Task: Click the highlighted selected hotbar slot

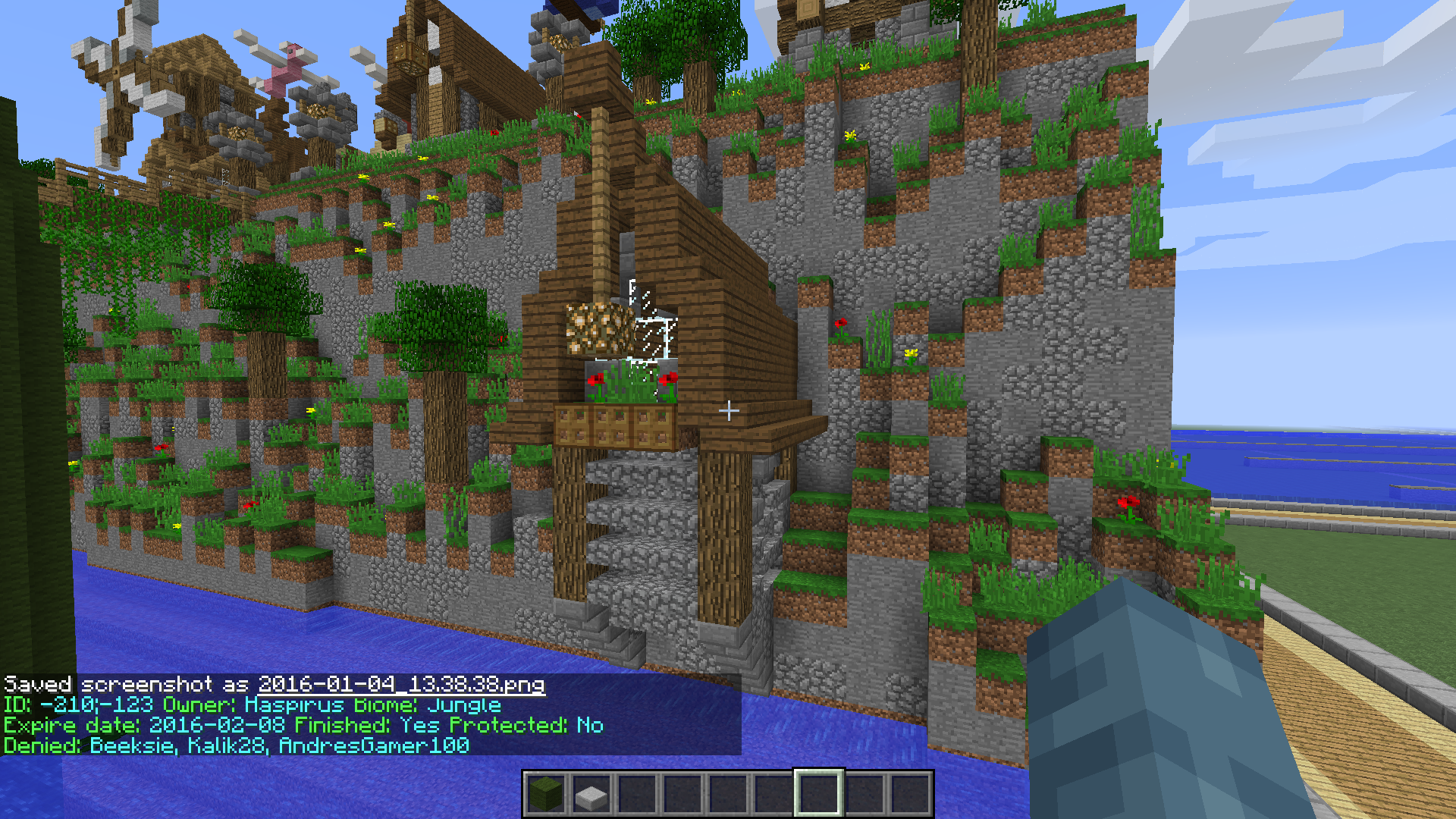Action: (818, 794)
